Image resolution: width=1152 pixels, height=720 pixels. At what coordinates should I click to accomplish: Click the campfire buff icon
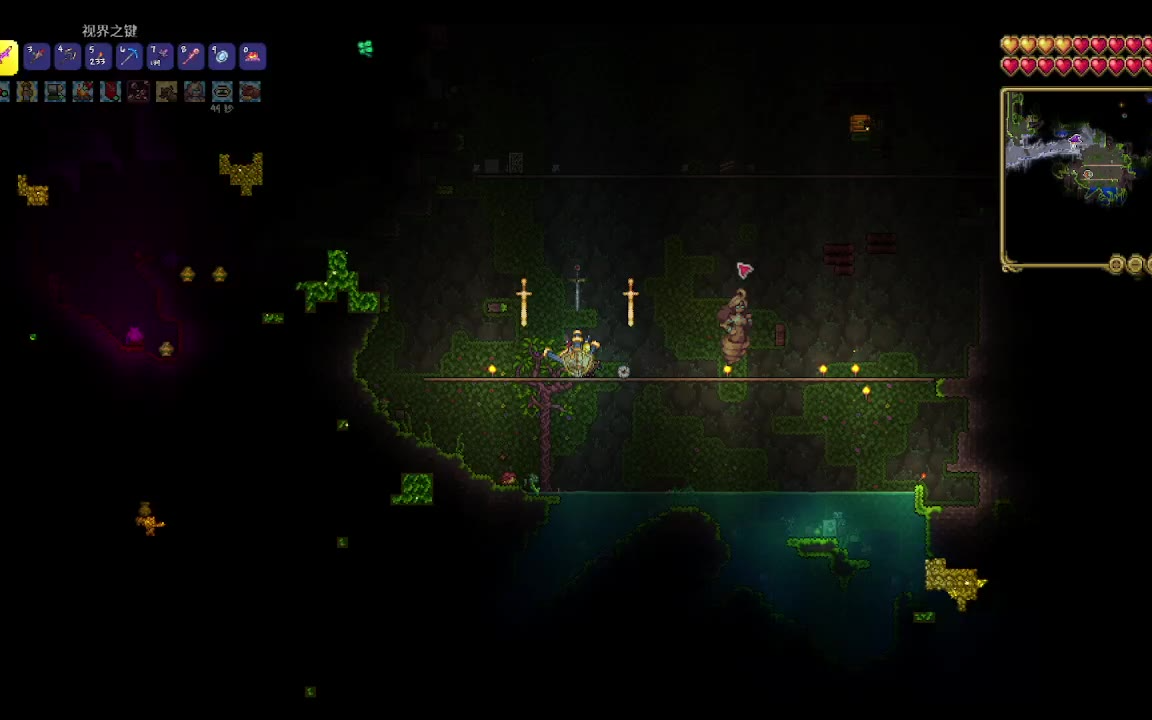[83, 92]
